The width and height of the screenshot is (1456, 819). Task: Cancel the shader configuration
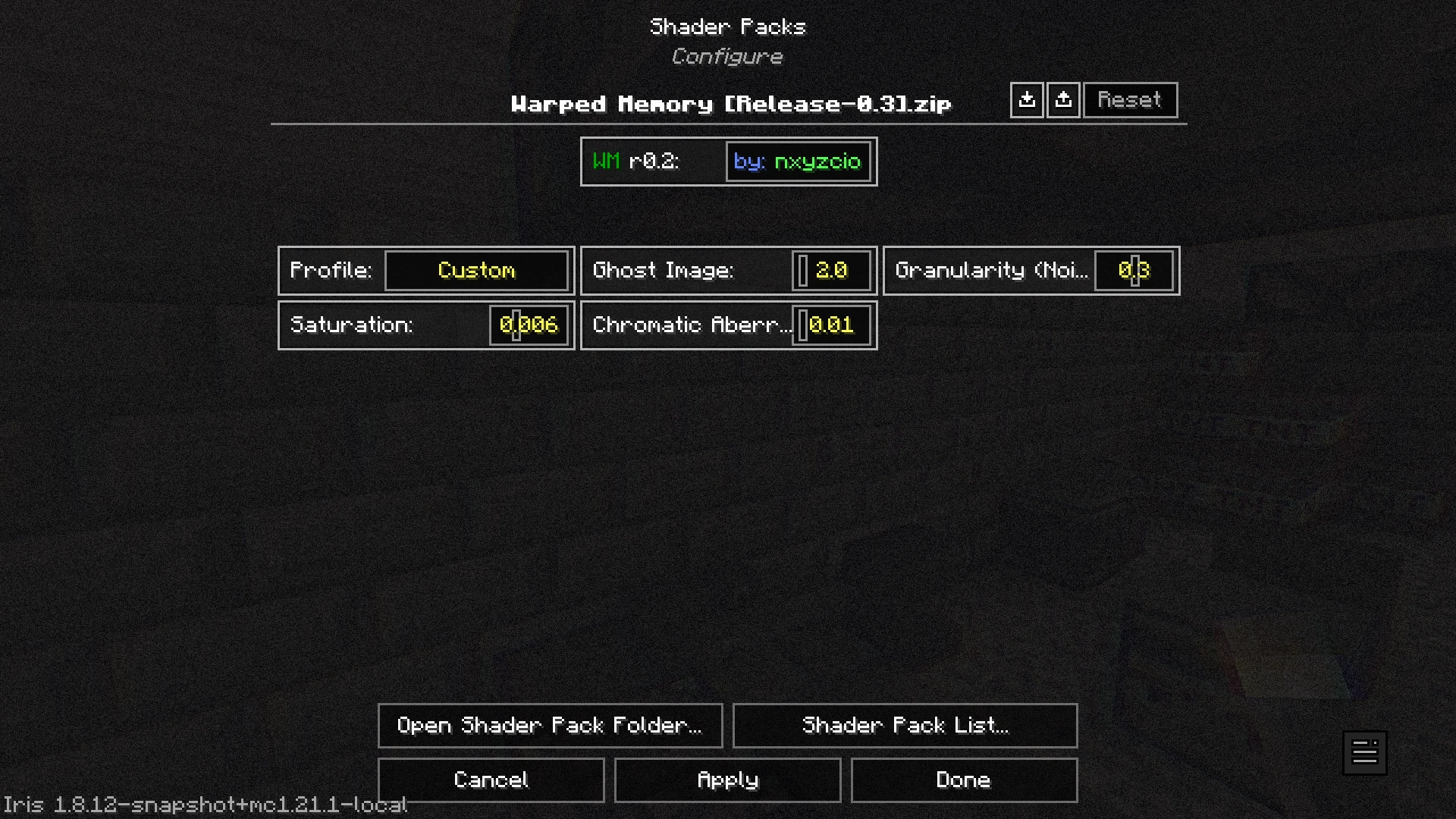tap(490, 780)
